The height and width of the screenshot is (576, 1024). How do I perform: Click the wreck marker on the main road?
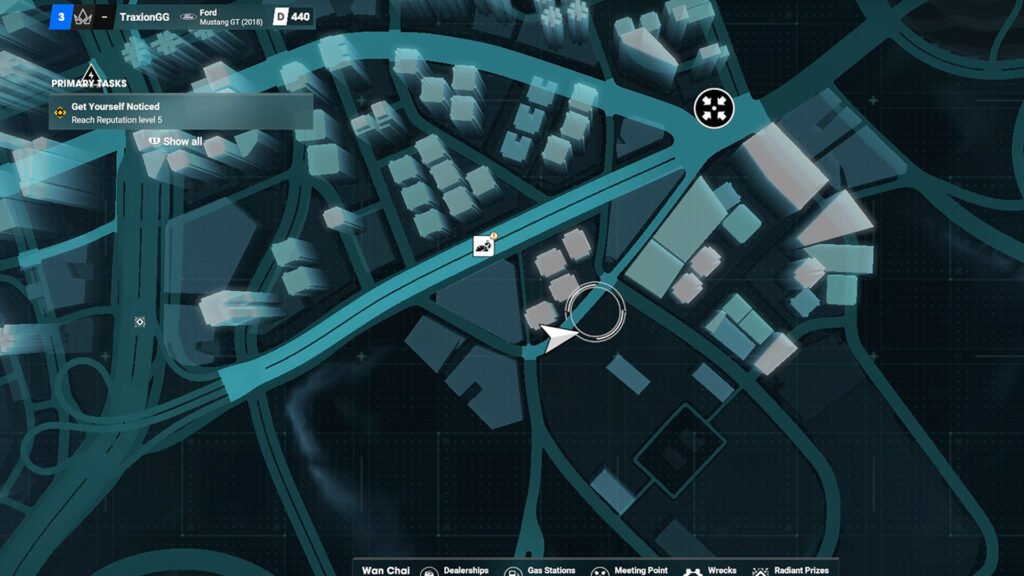[485, 246]
